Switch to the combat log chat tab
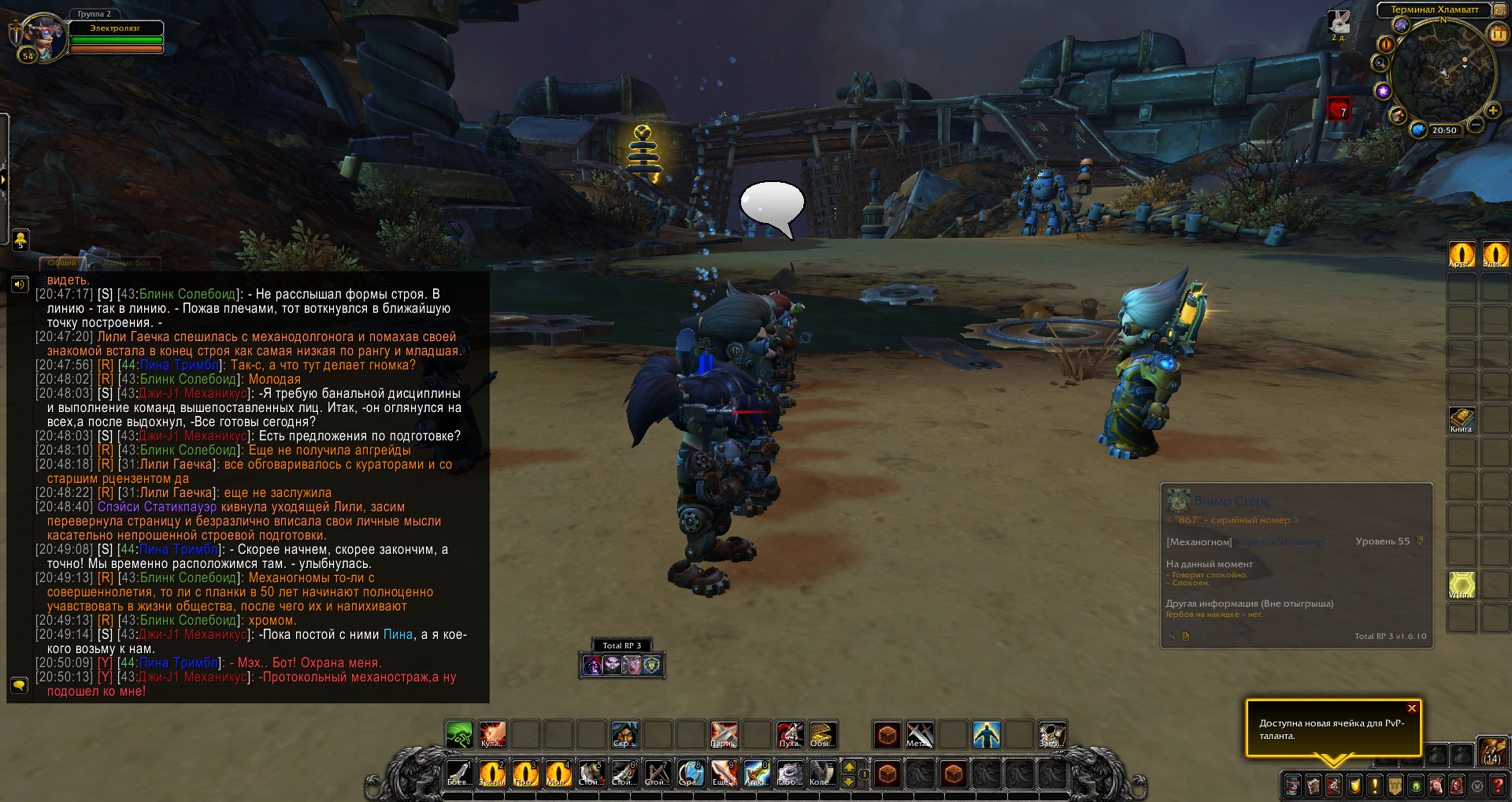The height and width of the screenshot is (802, 1512). coord(126,262)
